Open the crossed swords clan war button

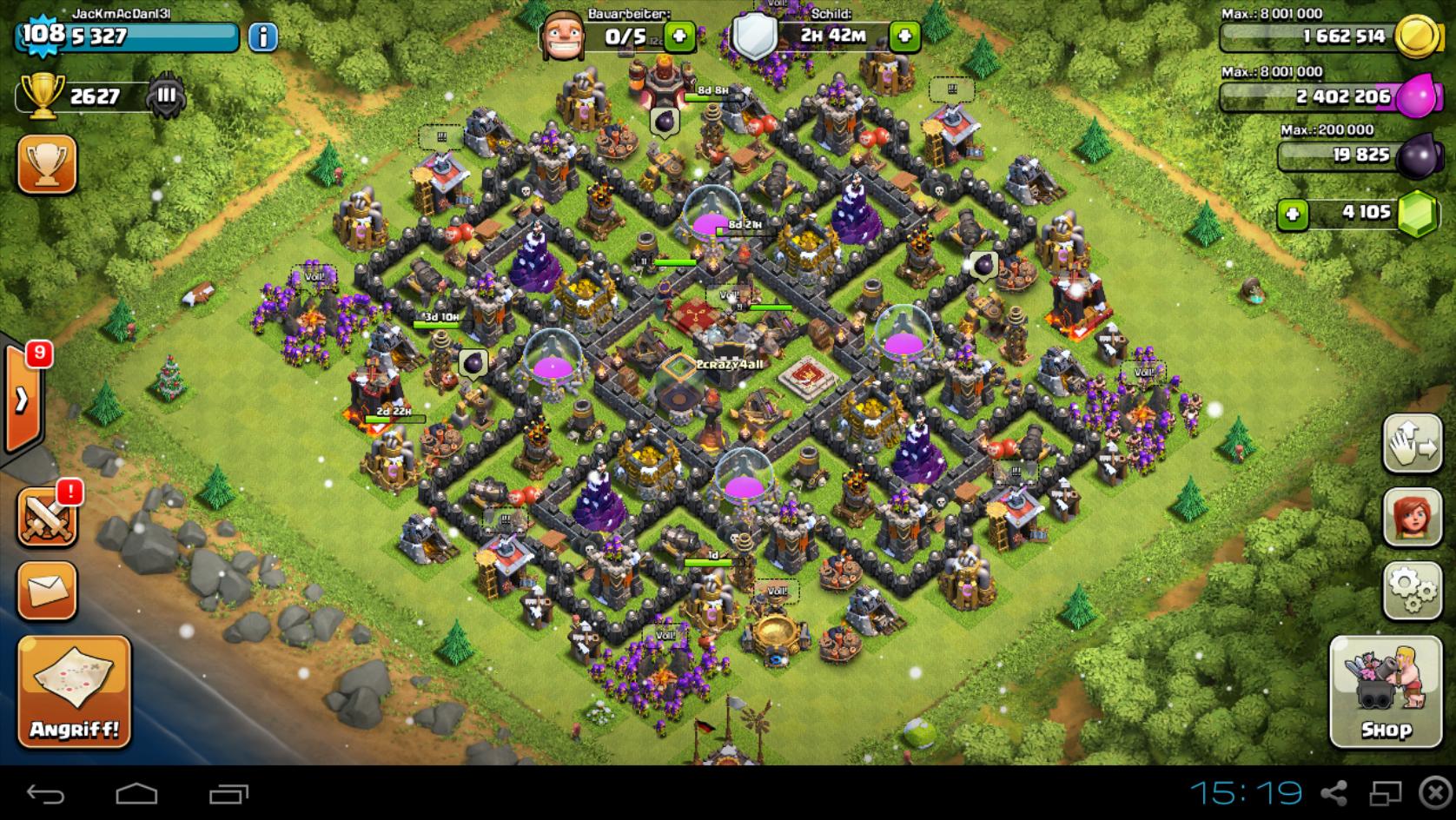[x=47, y=517]
